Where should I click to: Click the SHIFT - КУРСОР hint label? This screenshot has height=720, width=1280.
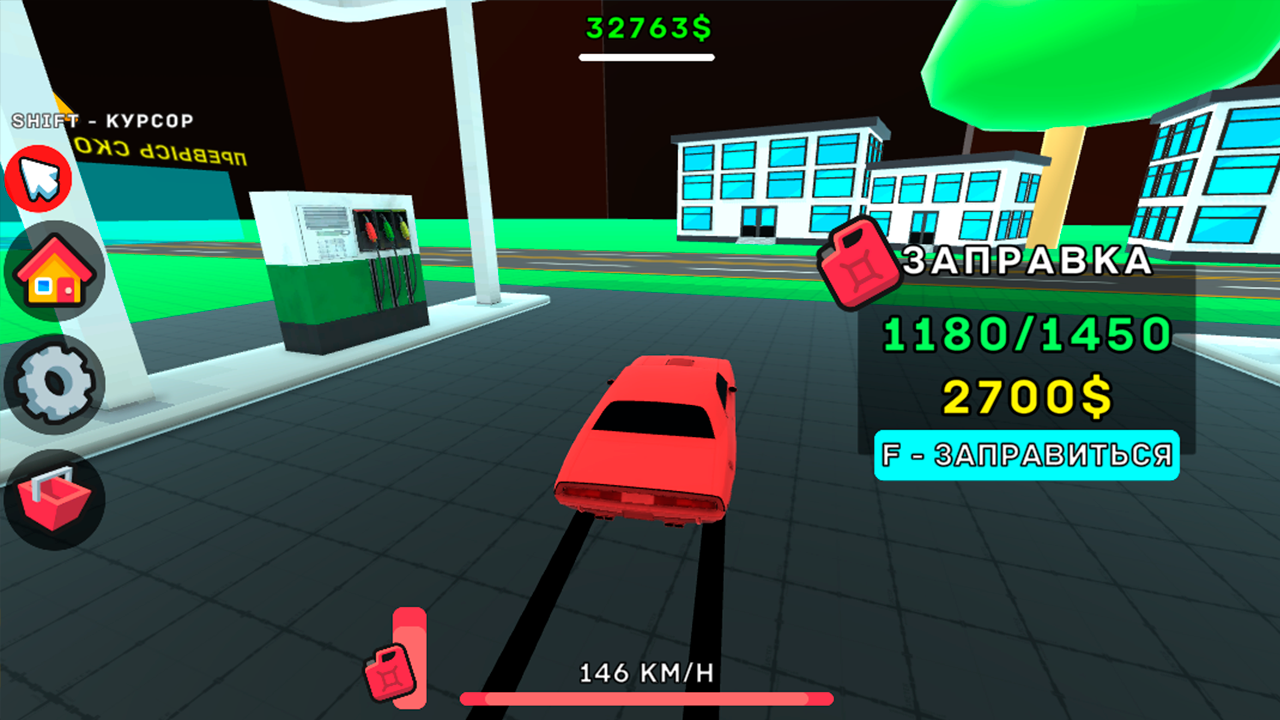[102, 121]
